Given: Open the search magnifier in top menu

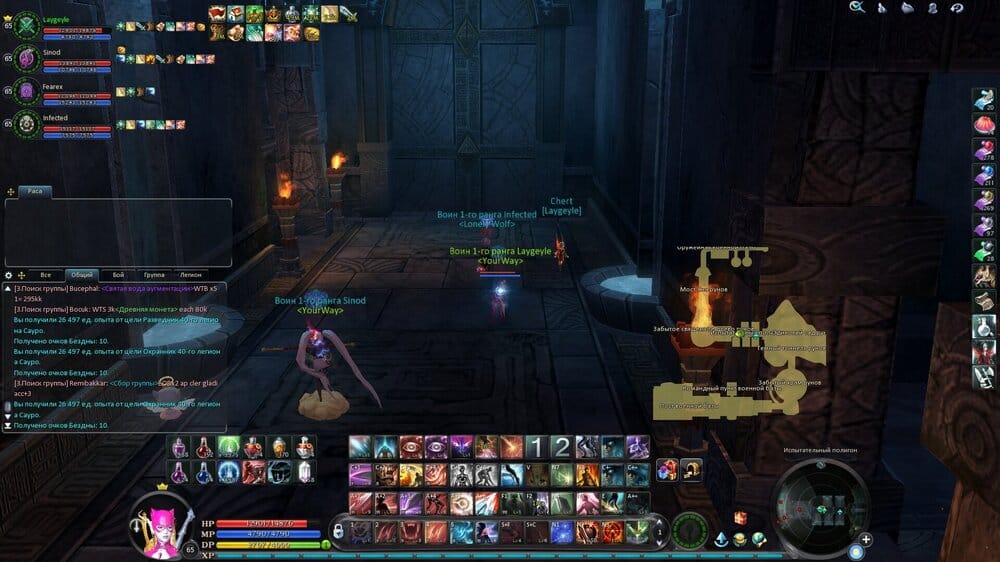Looking at the screenshot, I should coord(857,8).
